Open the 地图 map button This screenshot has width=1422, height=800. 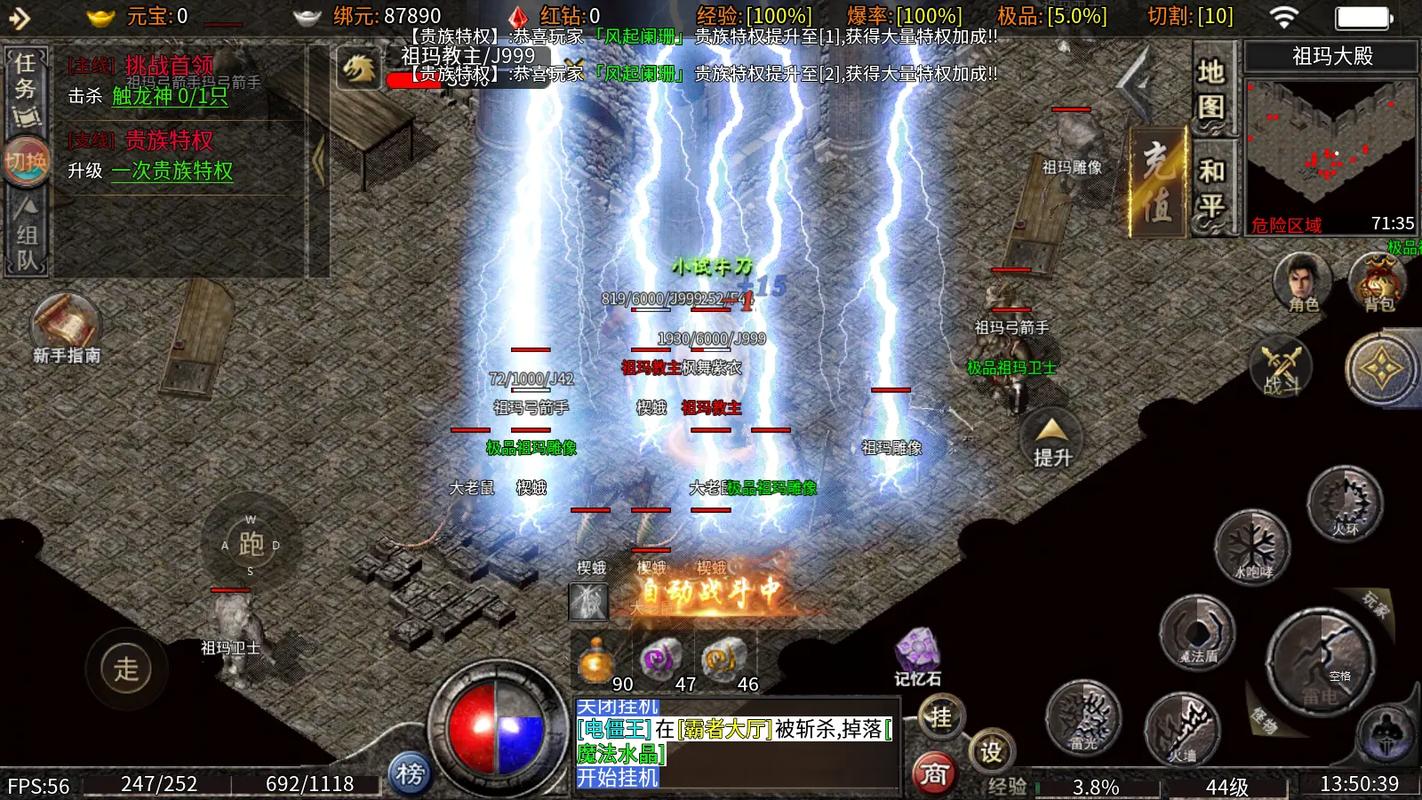tap(1212, 88)
